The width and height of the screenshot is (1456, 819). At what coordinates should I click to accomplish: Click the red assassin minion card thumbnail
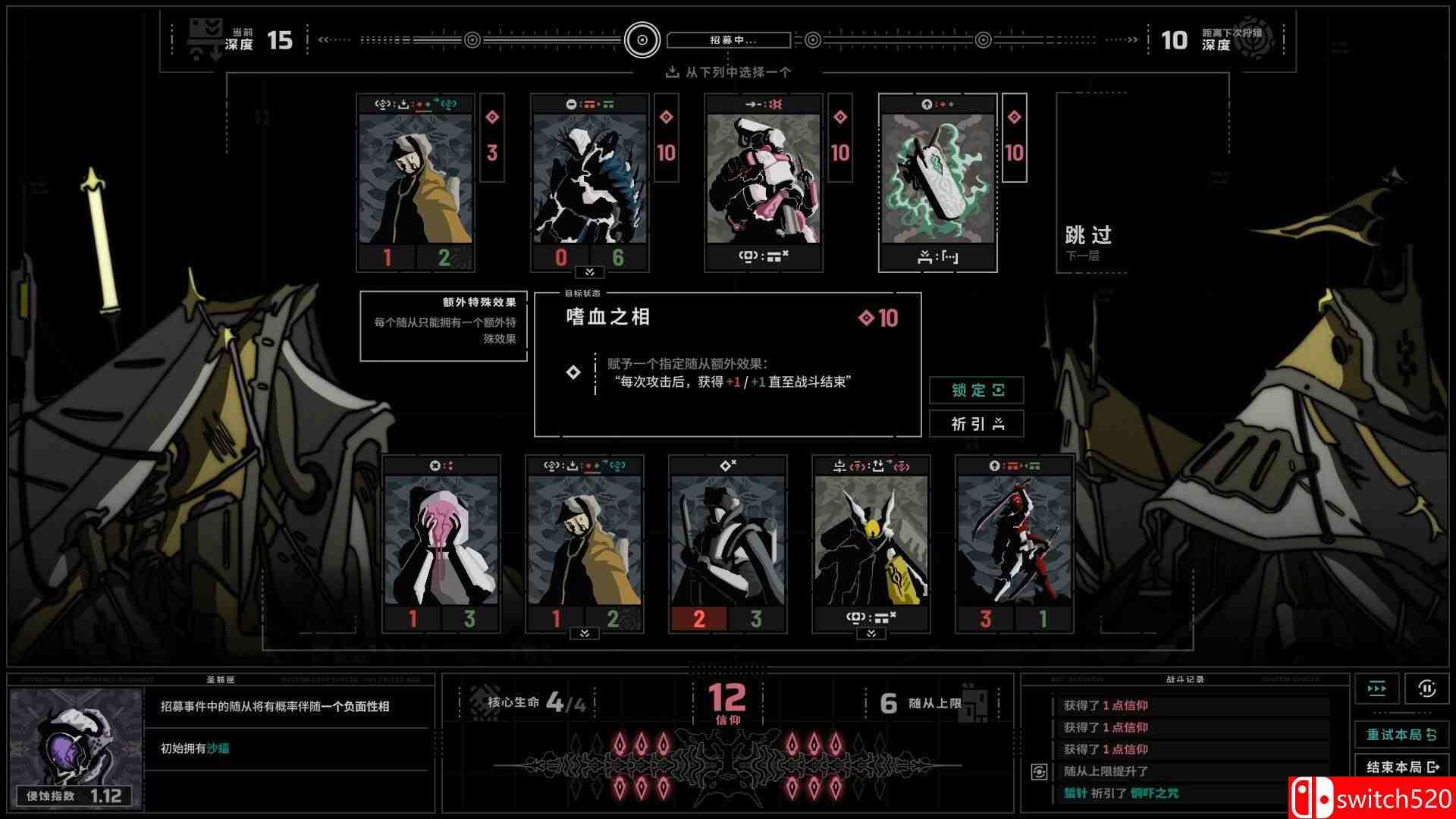(1016, 542)
